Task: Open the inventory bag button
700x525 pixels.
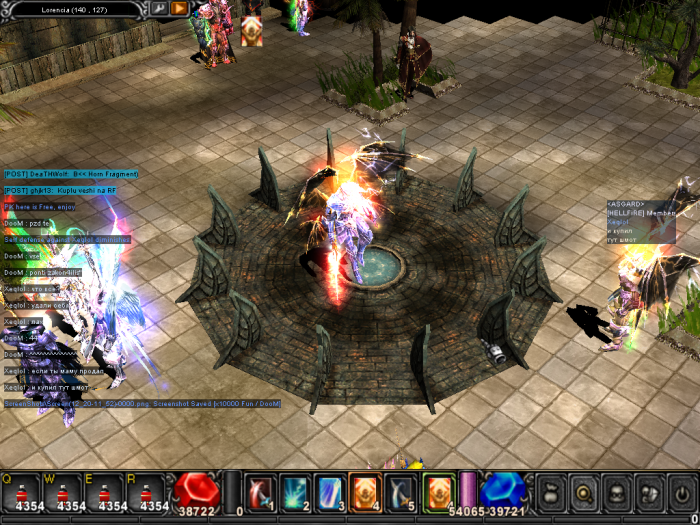Action: [x=551, y=492]
